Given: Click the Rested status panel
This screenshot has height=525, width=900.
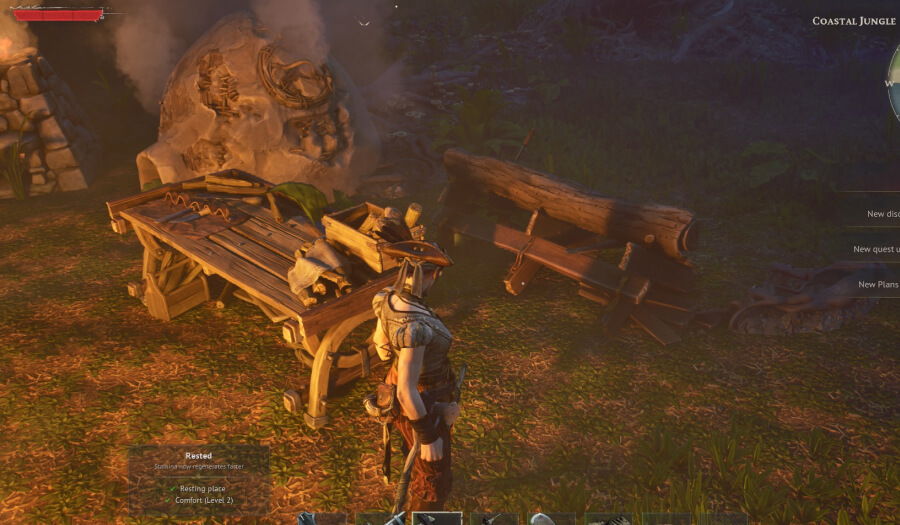Looking at the screenshot, I should [x=199, y=478].
